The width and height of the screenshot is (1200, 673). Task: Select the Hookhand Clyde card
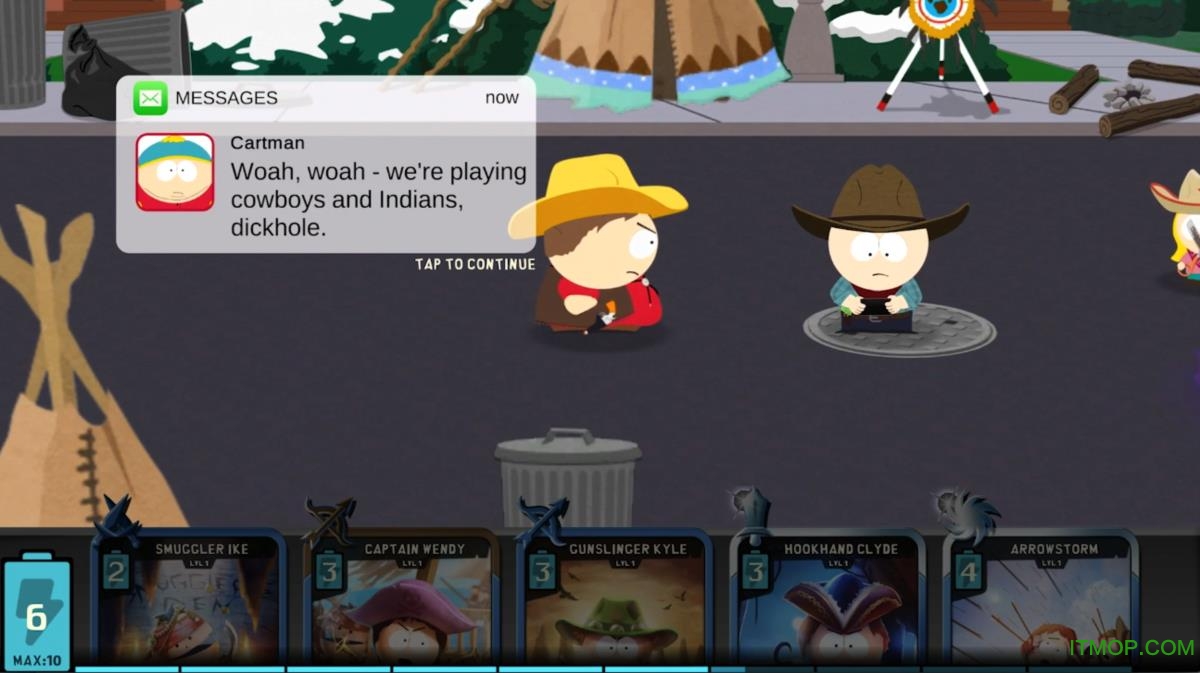[828, 602]
